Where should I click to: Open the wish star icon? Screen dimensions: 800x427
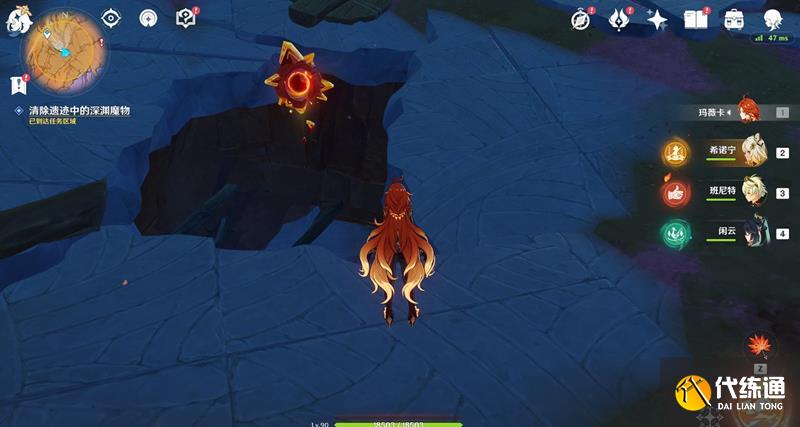pyautogui.click(x=657, y=18)
